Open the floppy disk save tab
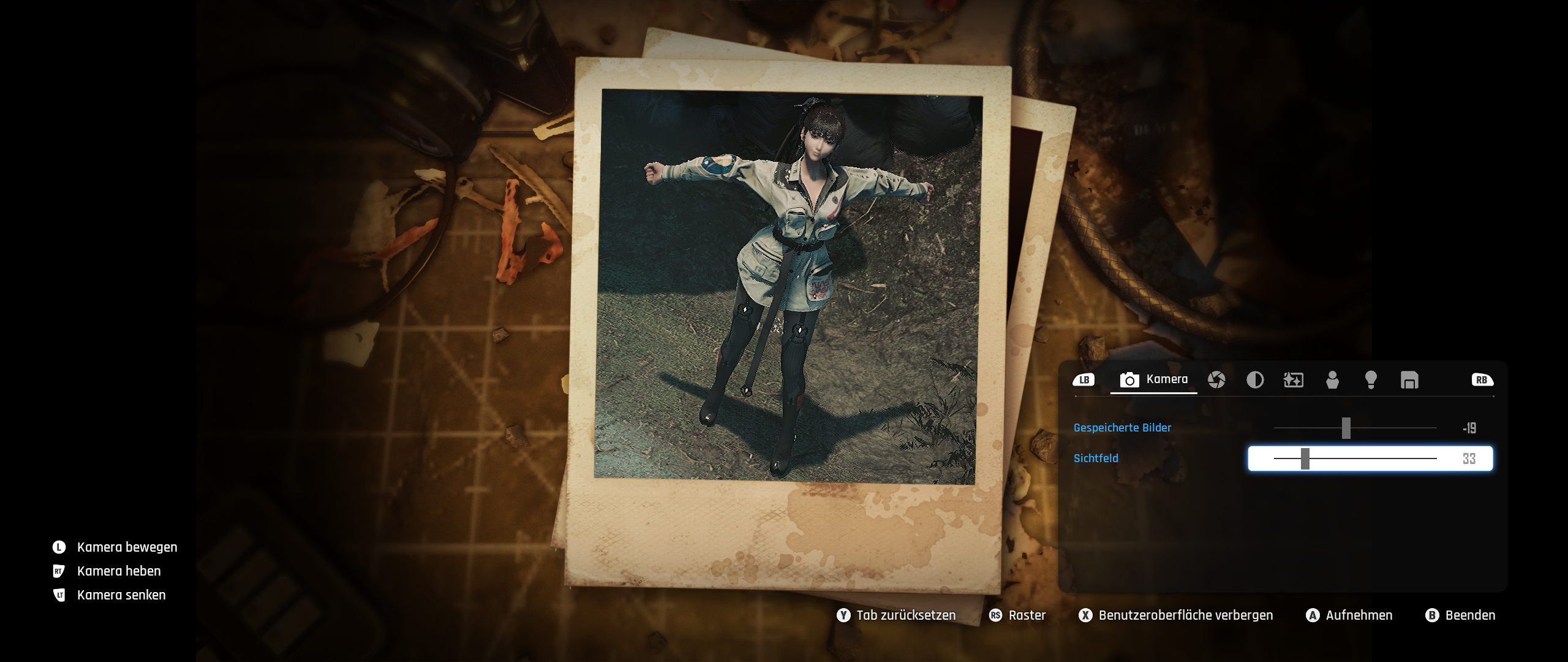This screenshot has height=662, width=1568. point(1409,380)
